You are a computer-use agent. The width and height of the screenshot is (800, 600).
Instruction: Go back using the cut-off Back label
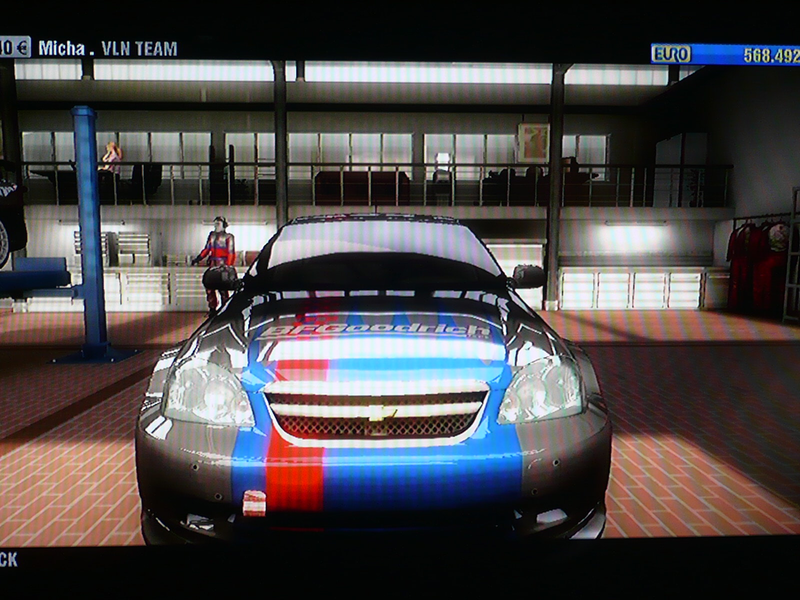coord(8,560)
